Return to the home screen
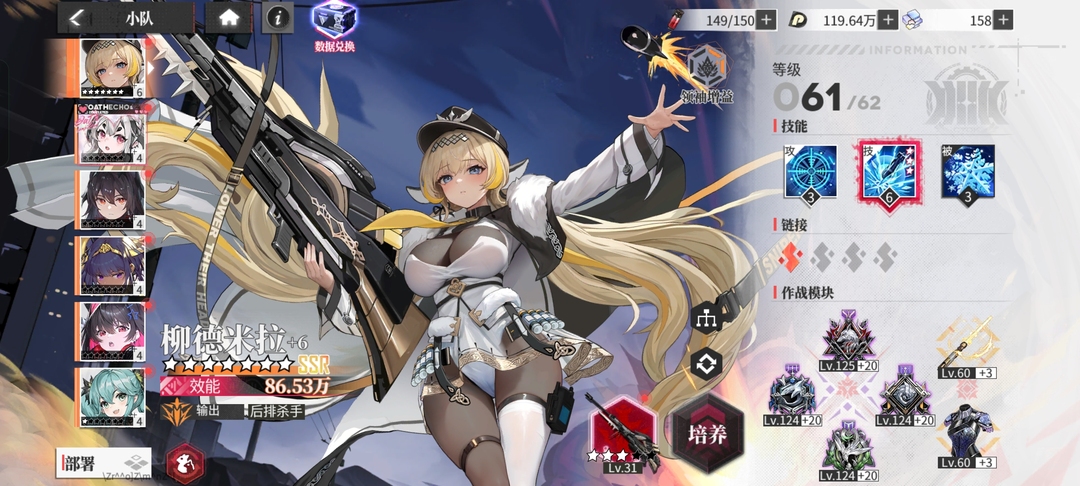The height and width of the screenshot is (486, 1080). click(x=229, y=17)
